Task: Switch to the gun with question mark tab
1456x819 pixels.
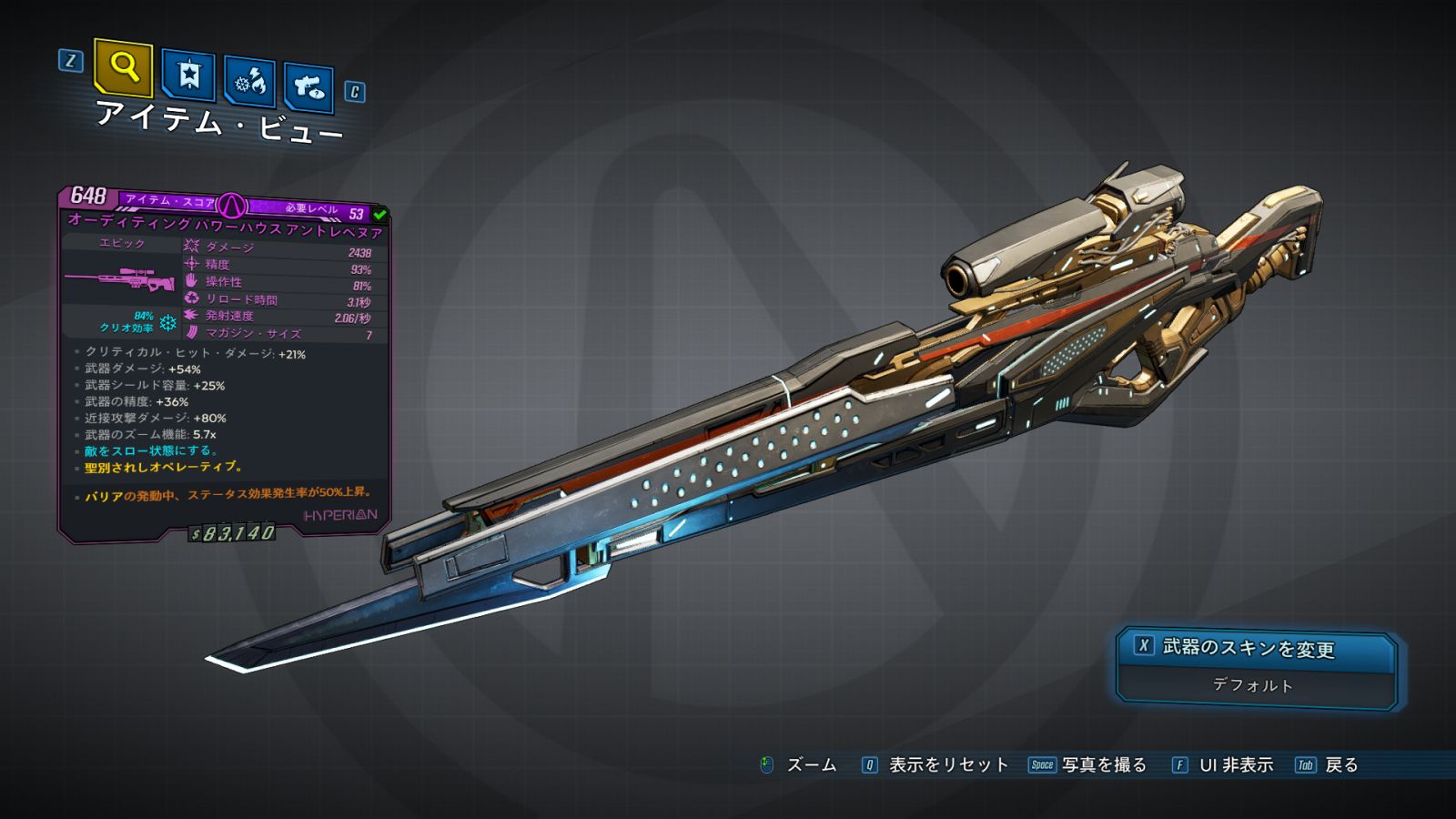Action: click(308, 87)
